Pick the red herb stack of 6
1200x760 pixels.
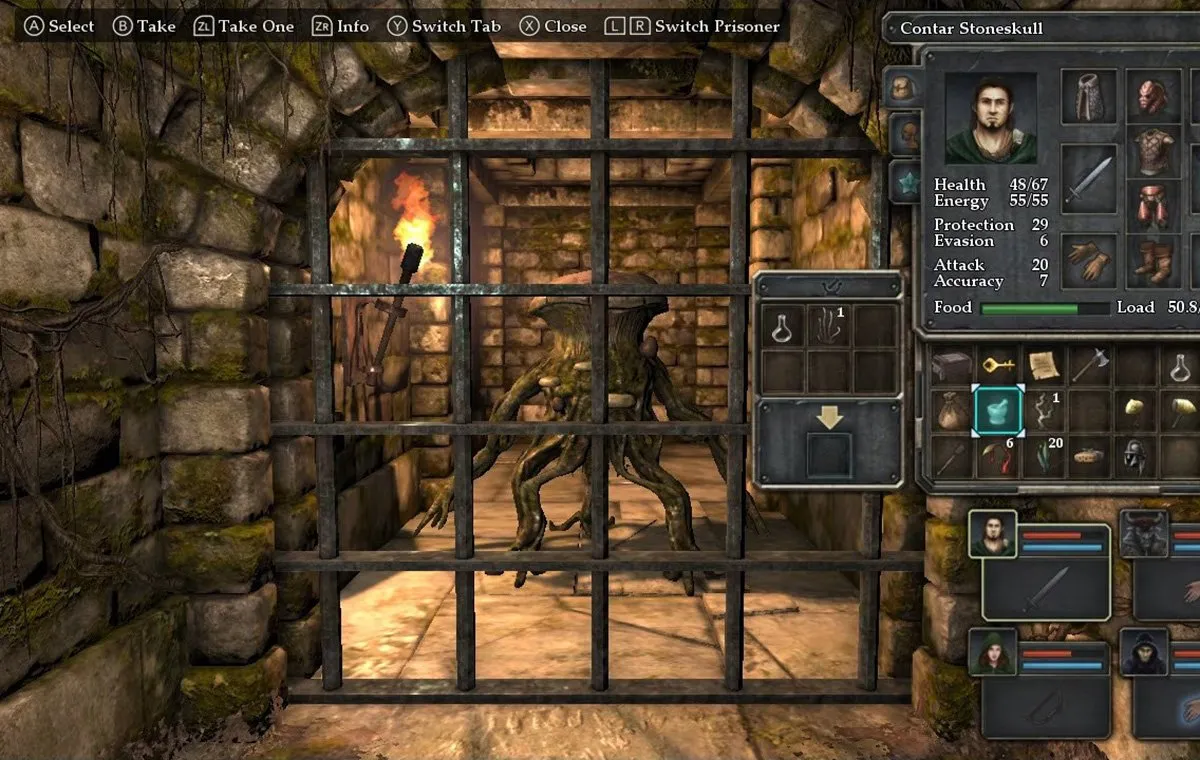pyautogui.click(x=998, y=455)
